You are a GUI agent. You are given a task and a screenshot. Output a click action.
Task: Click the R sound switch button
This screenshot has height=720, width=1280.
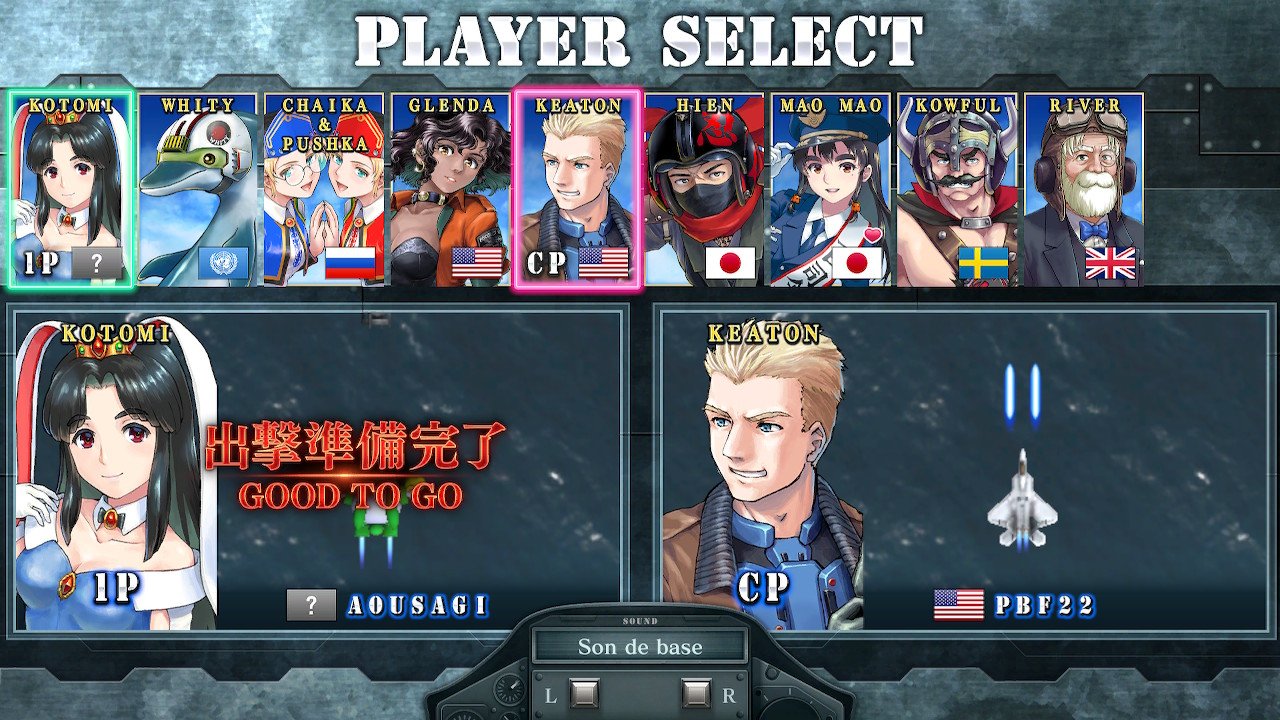[x=696, y=693]
